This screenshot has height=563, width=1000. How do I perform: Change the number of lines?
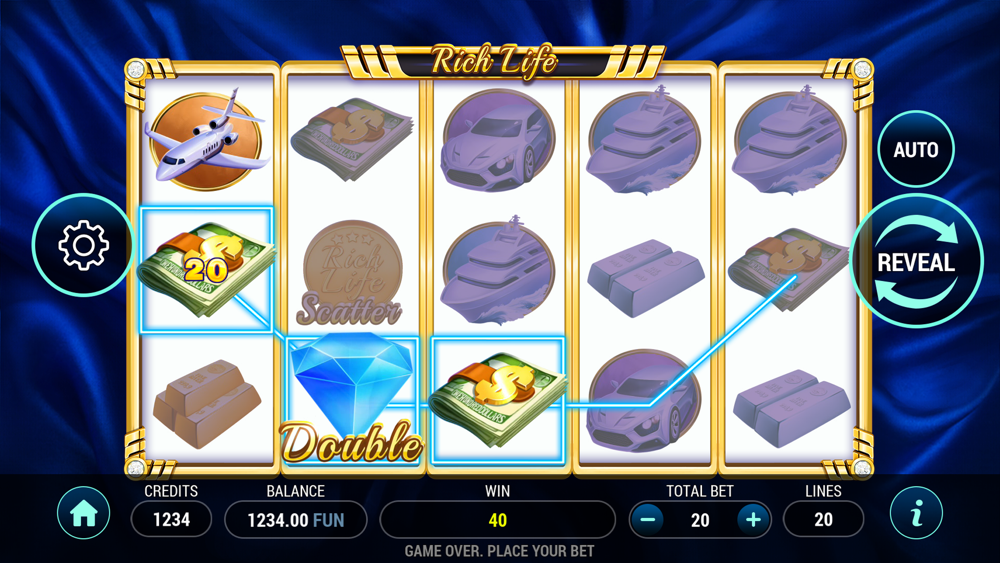[823, 519]
